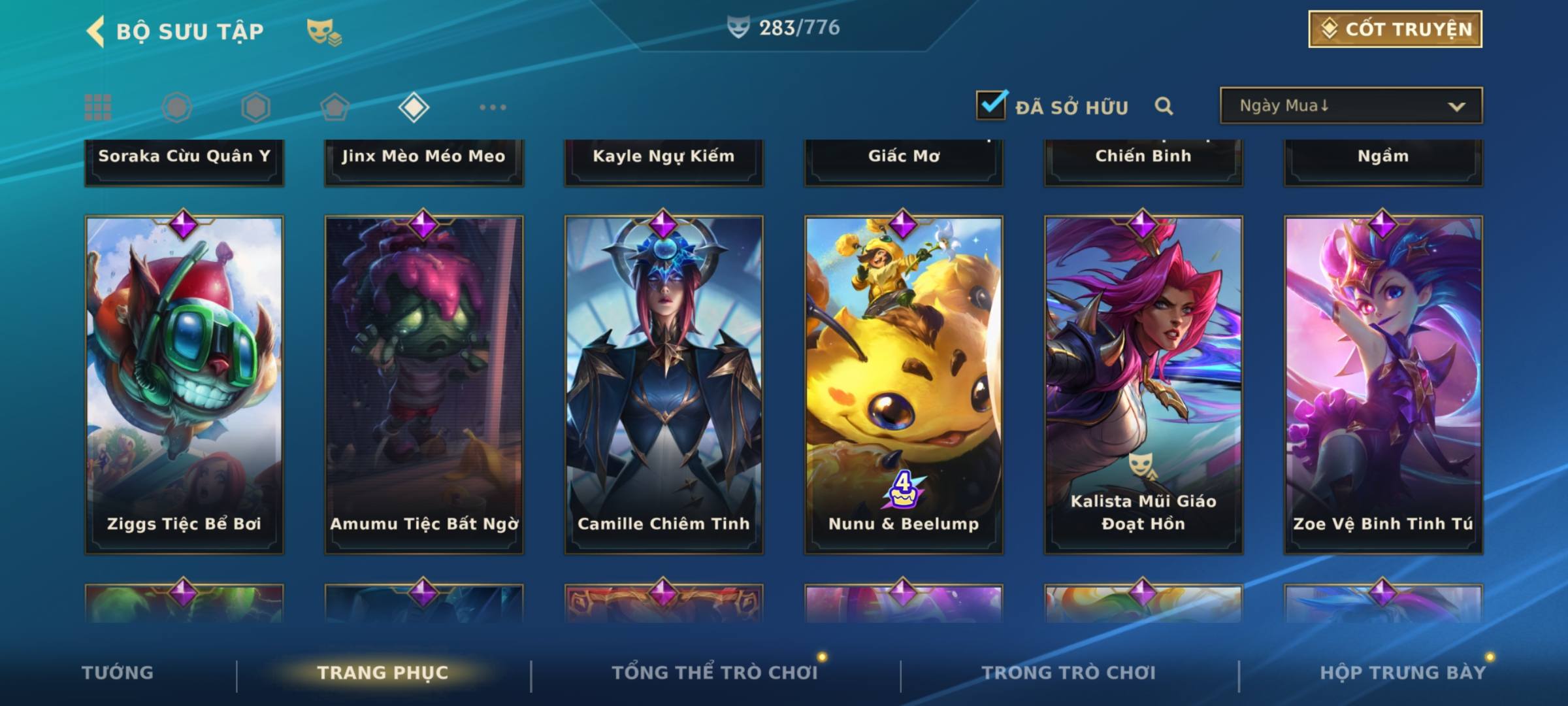The width and height of the screenshot is (1568, 706).
Task: Click the magnifying glass search icon
Action: [x=1164, y=106]
